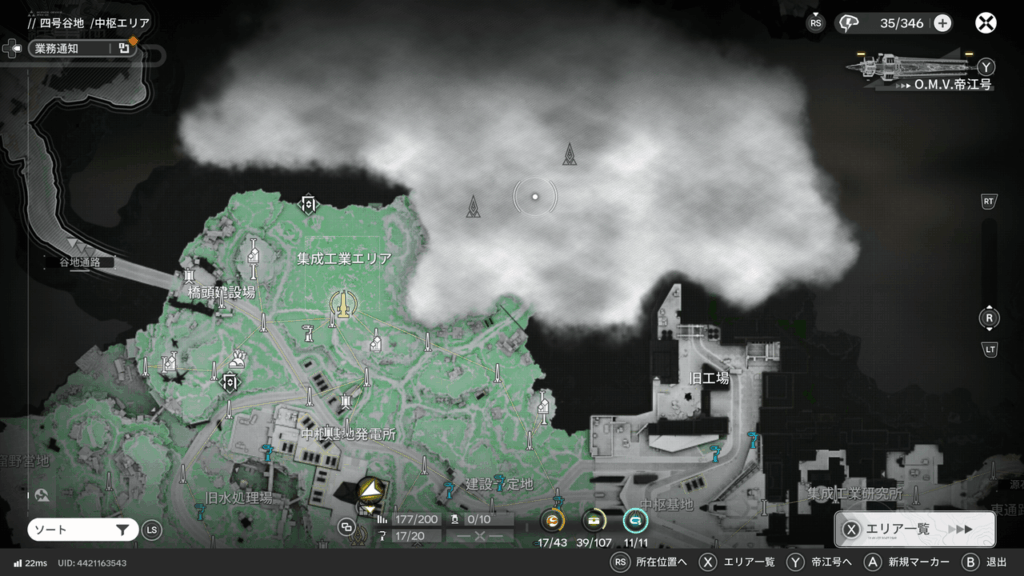Select the 旧水処理場 location label

239,498
